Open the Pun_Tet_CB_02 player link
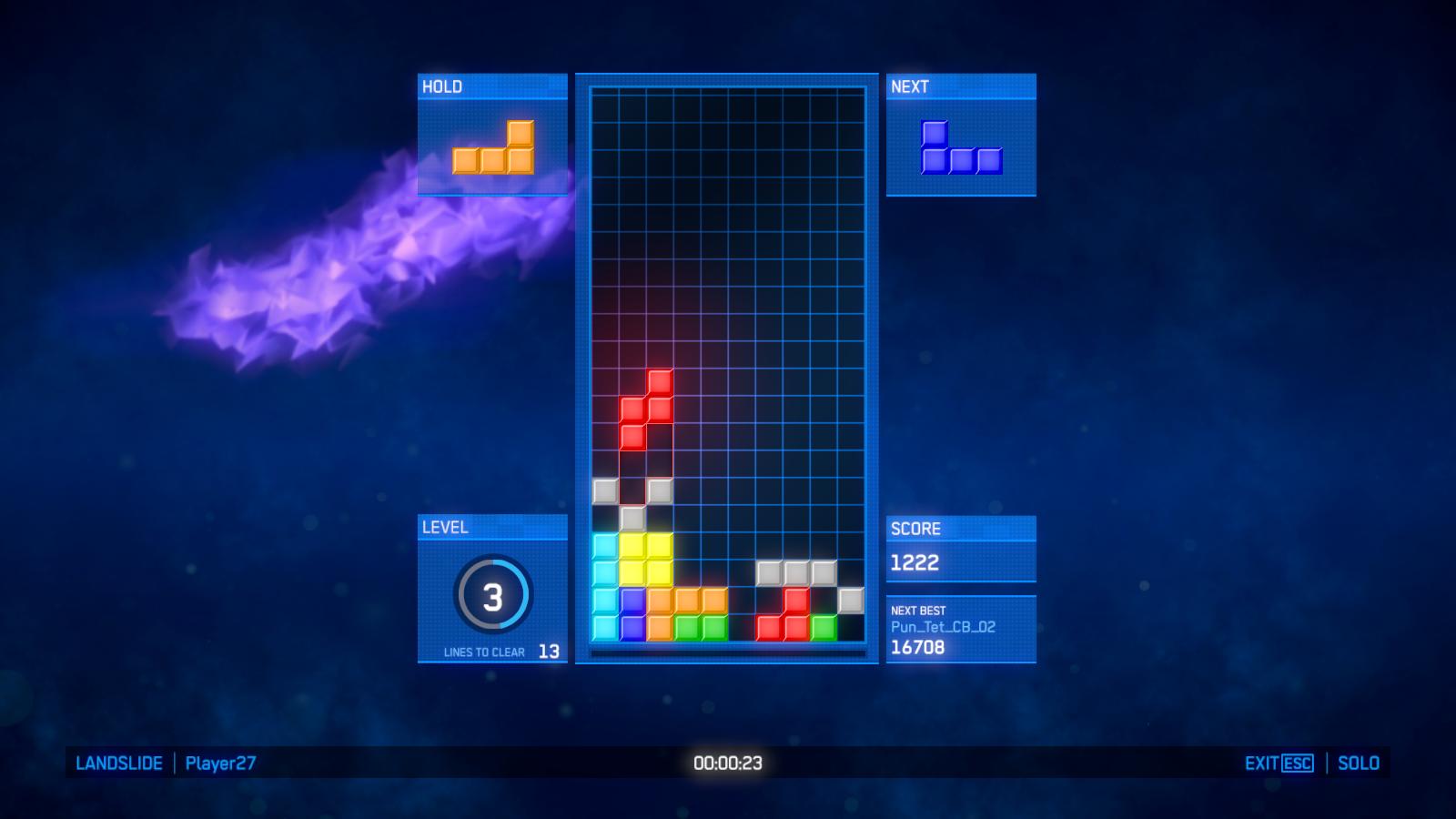1456x819 pixels. (x=942, y=627)
